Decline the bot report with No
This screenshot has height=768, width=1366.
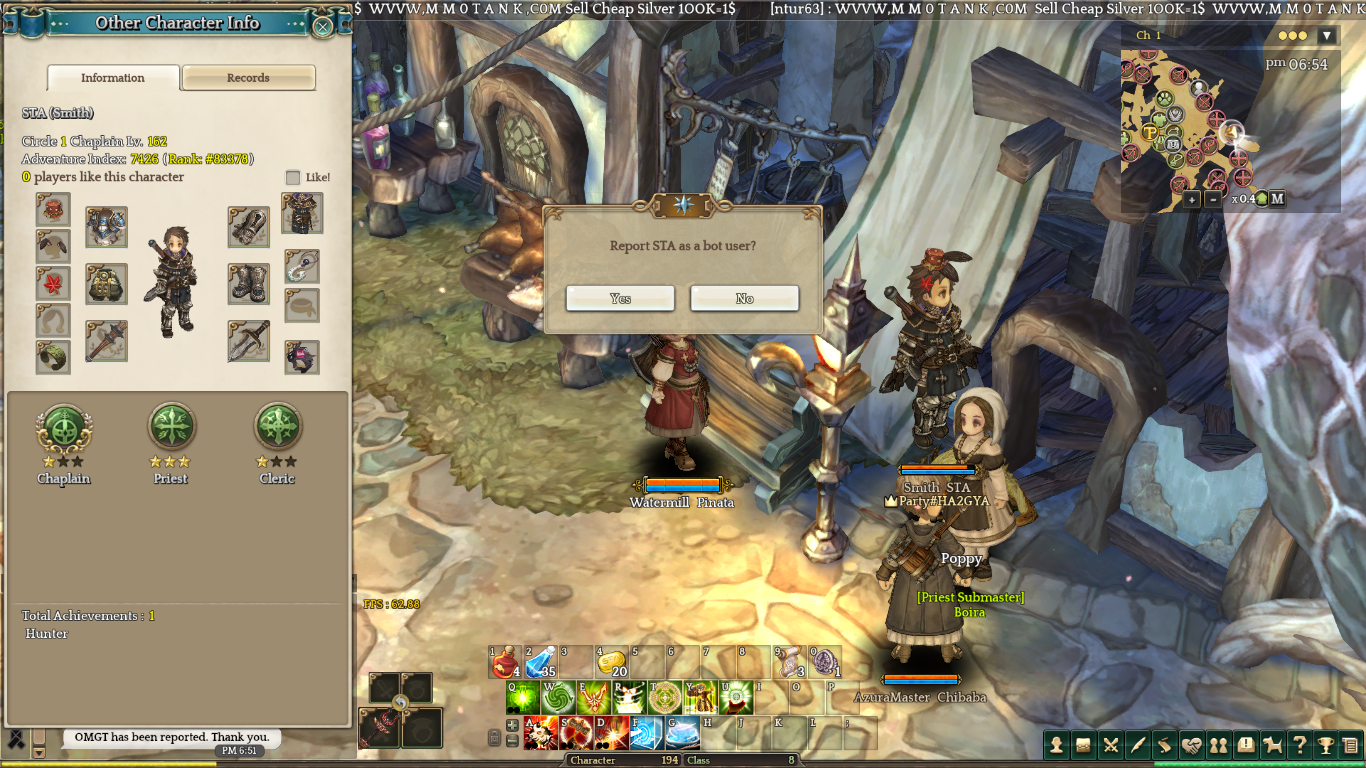coord(744,298)
